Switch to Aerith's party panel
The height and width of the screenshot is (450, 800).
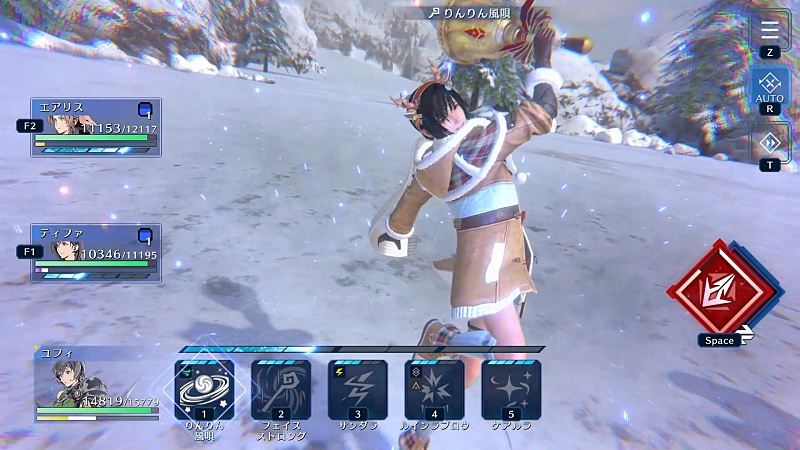coord(96,127)
